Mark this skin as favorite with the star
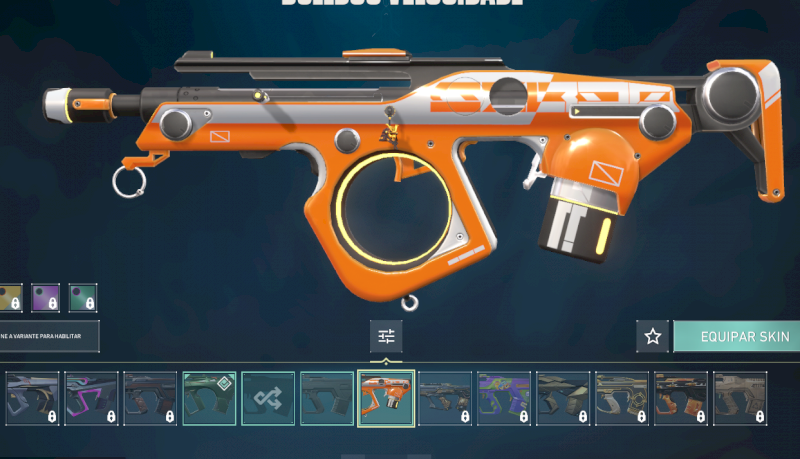Screen dimensions: 800x459 (x=652, y=336)
